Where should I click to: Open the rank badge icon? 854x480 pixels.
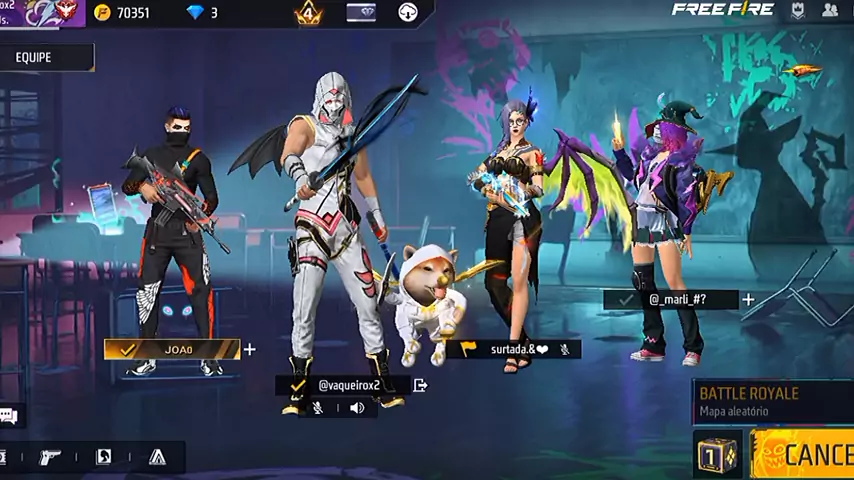pyautogui.click(x=308, y=13)
